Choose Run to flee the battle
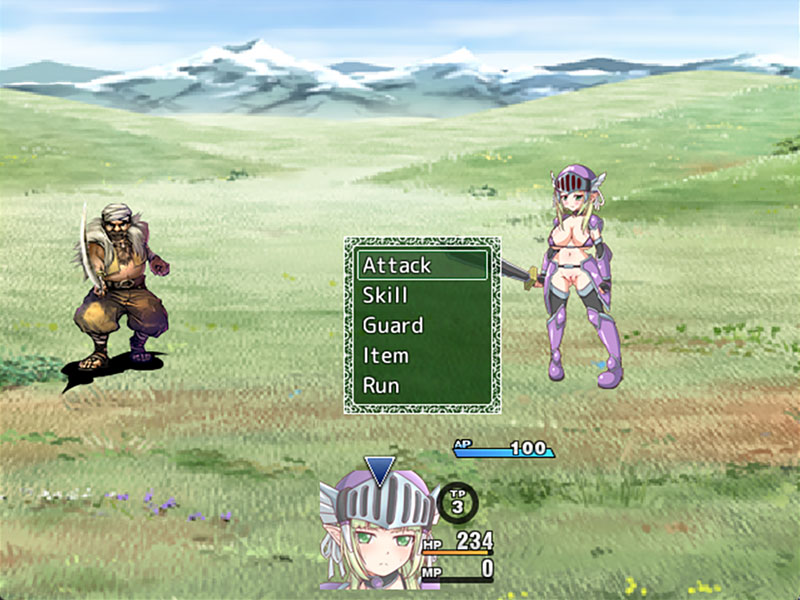Screen dimensions: 800x600 click(x=422, y=385)
